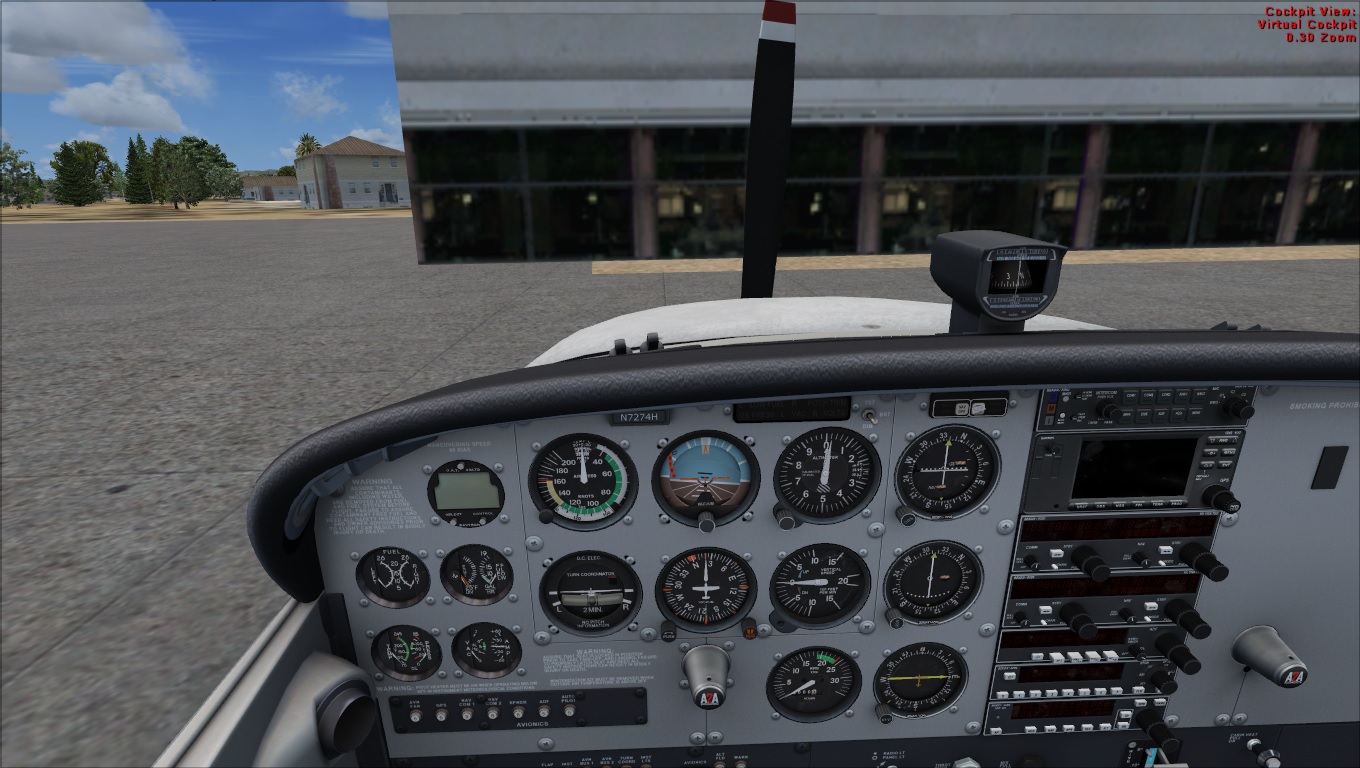Click the GPS unit display screen
The width and height of the screenshot is (1360, 768).
1133,468
